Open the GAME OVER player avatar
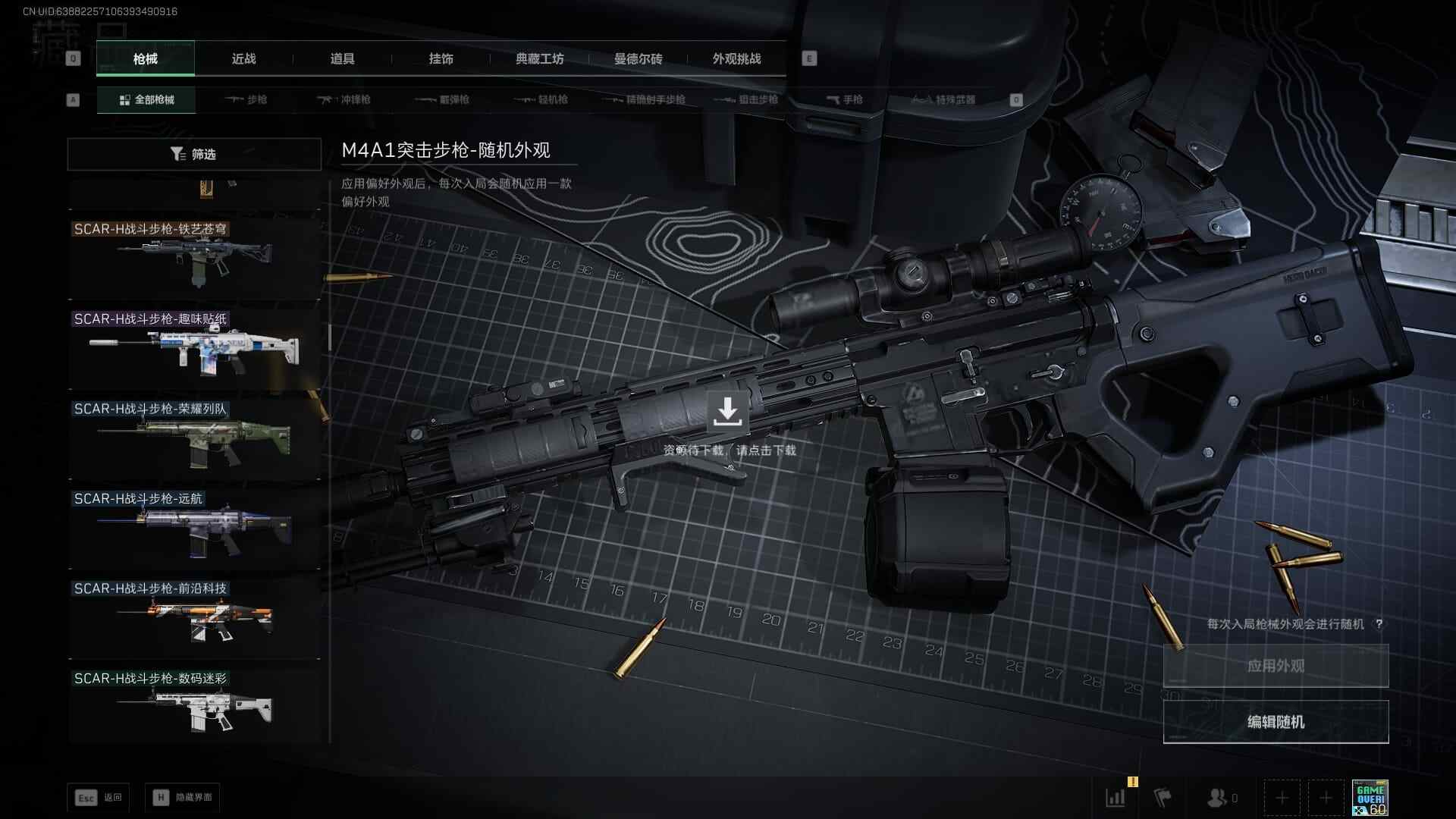Screen dimensions: 1456x819 (1370, 798)
